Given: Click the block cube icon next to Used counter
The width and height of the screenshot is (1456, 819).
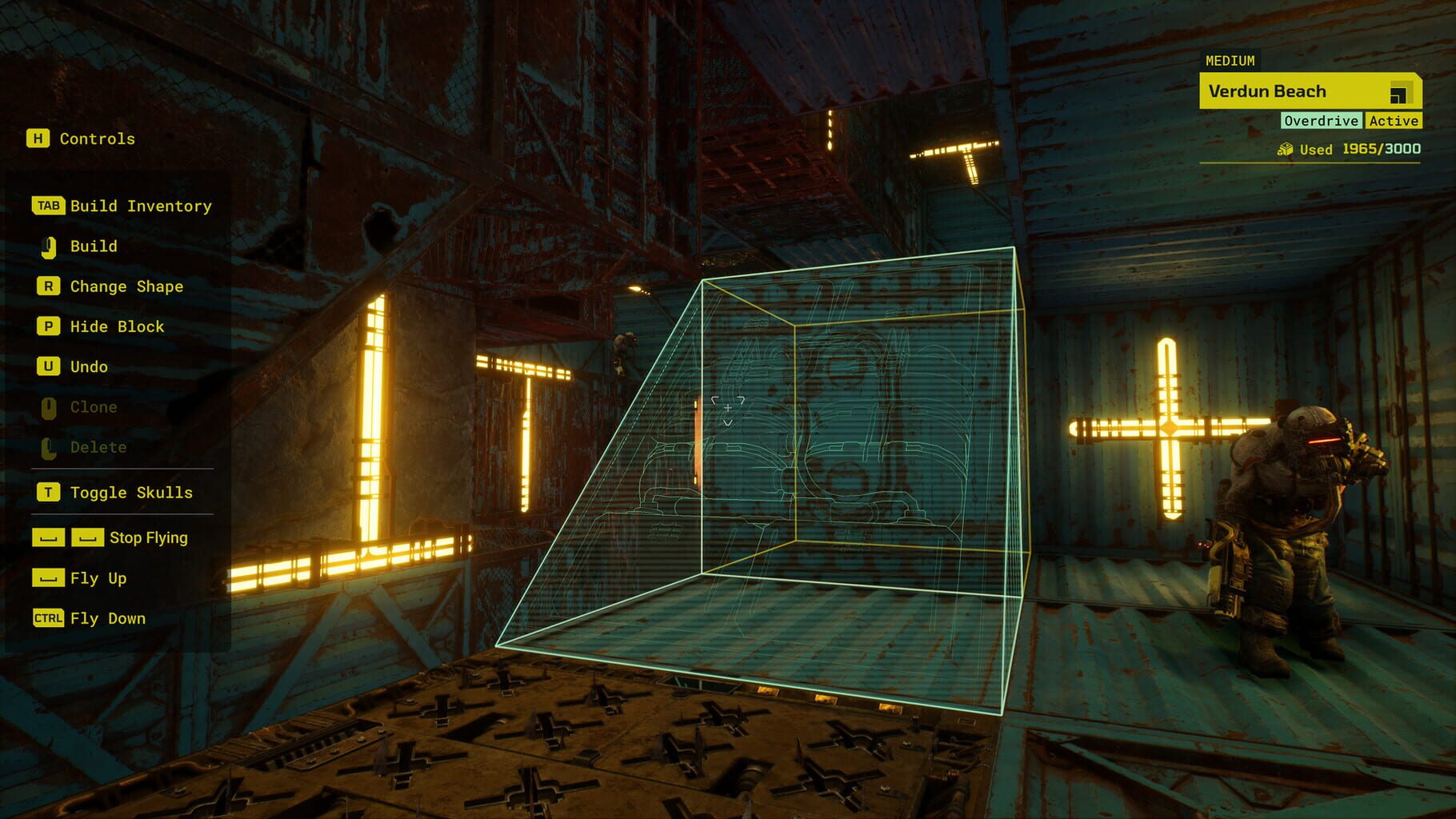Looking at the screenshot, I should tap(1287, 150).
